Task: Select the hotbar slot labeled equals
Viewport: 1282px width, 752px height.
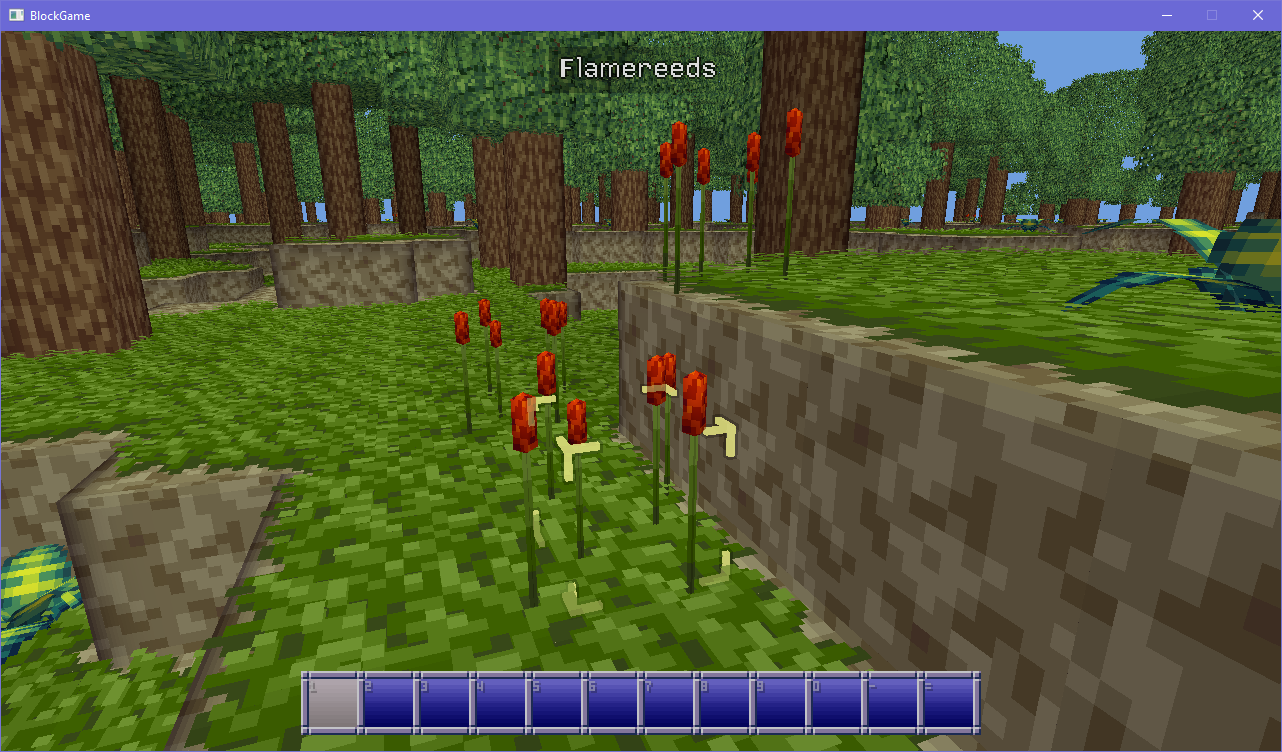Action: tap(948, 703)
